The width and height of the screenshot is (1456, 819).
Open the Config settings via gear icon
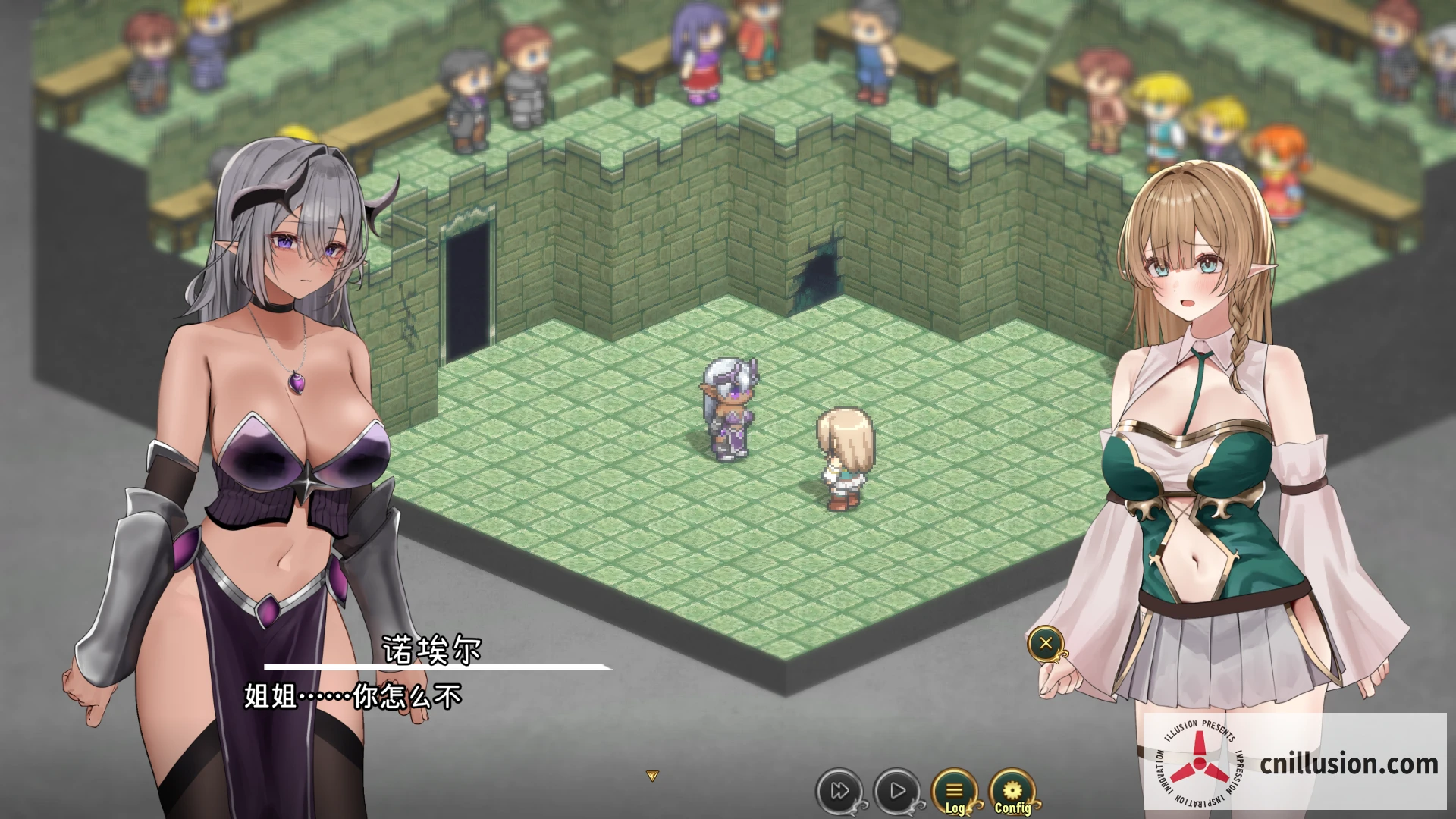tap(1013, 789)
